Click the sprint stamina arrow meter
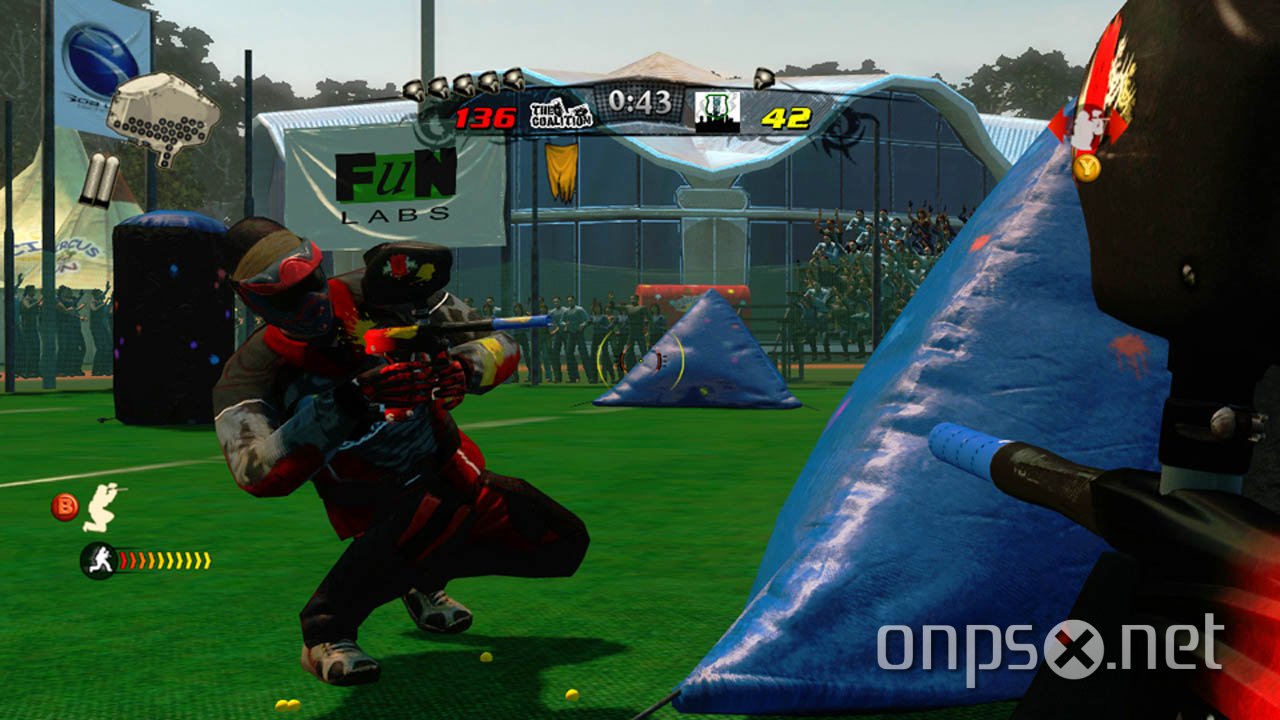The image size is (1280, 720). (165, 558)
